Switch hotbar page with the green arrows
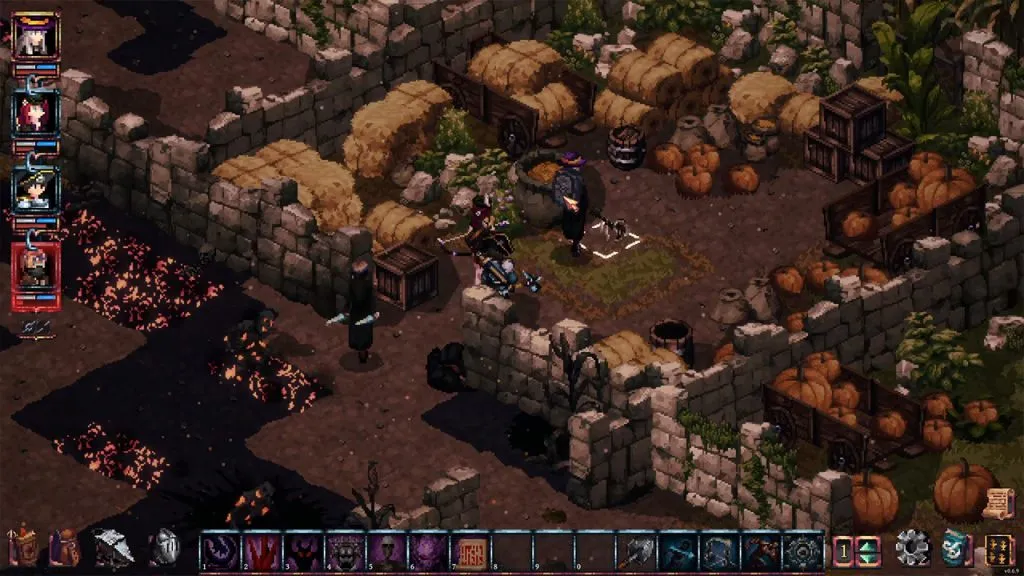The image size is (1024, 576). [867, 551]
